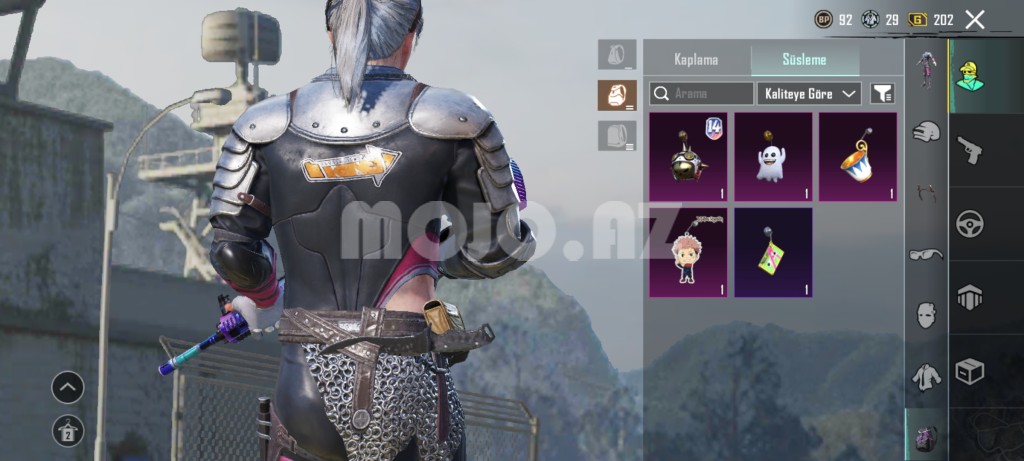Open the crate box category
This screenshot has width=1024, height=461.
pyautogui.click(x=969, y=371)
